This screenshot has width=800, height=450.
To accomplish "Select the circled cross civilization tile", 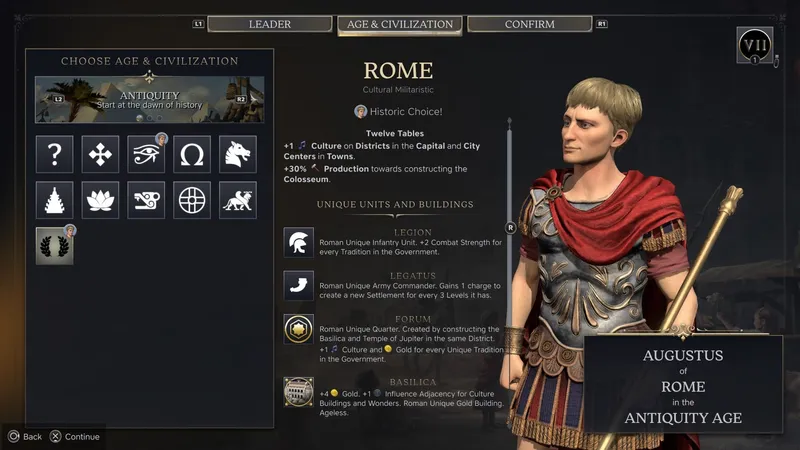I will 192,200.
